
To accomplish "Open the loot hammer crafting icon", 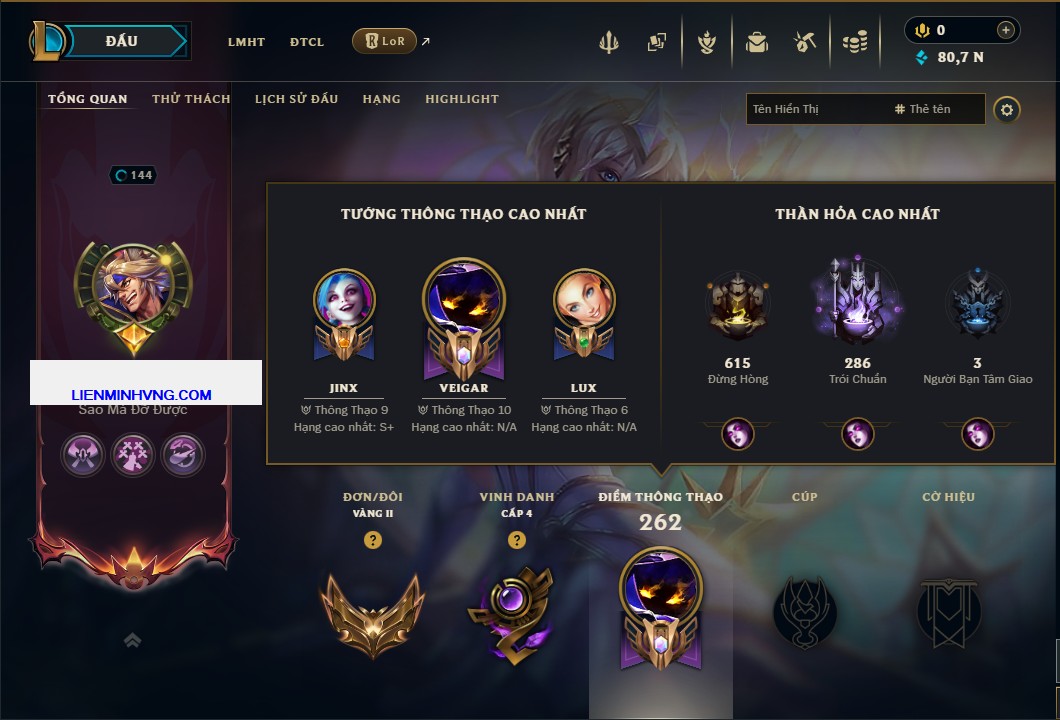I will [804, 42].
